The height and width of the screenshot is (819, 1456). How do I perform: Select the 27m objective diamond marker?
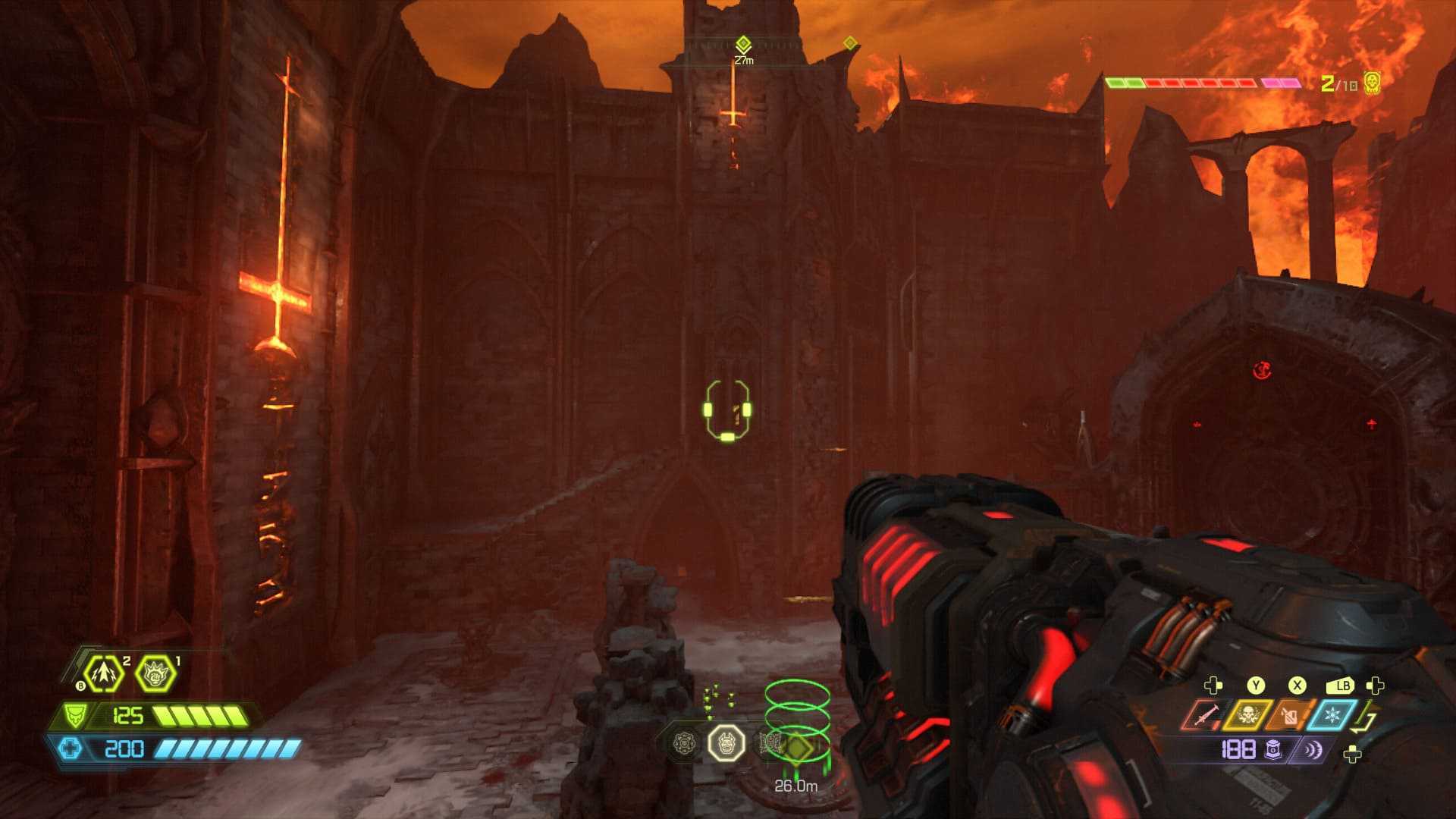coord(743,44)
